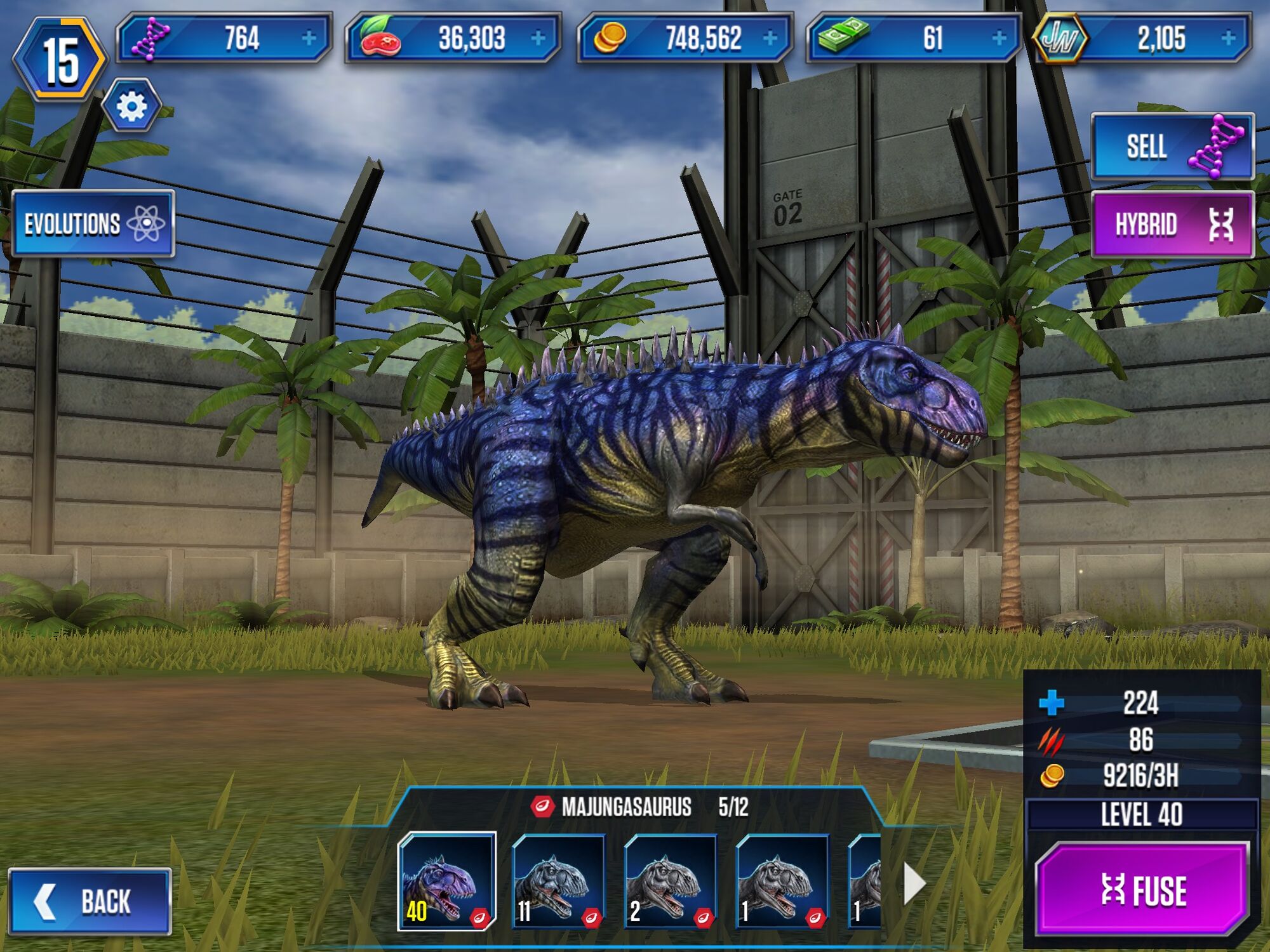The image size is (1270, 952).
Task: Select the level 40 Majungasaurus card
Action: (448, 882)
